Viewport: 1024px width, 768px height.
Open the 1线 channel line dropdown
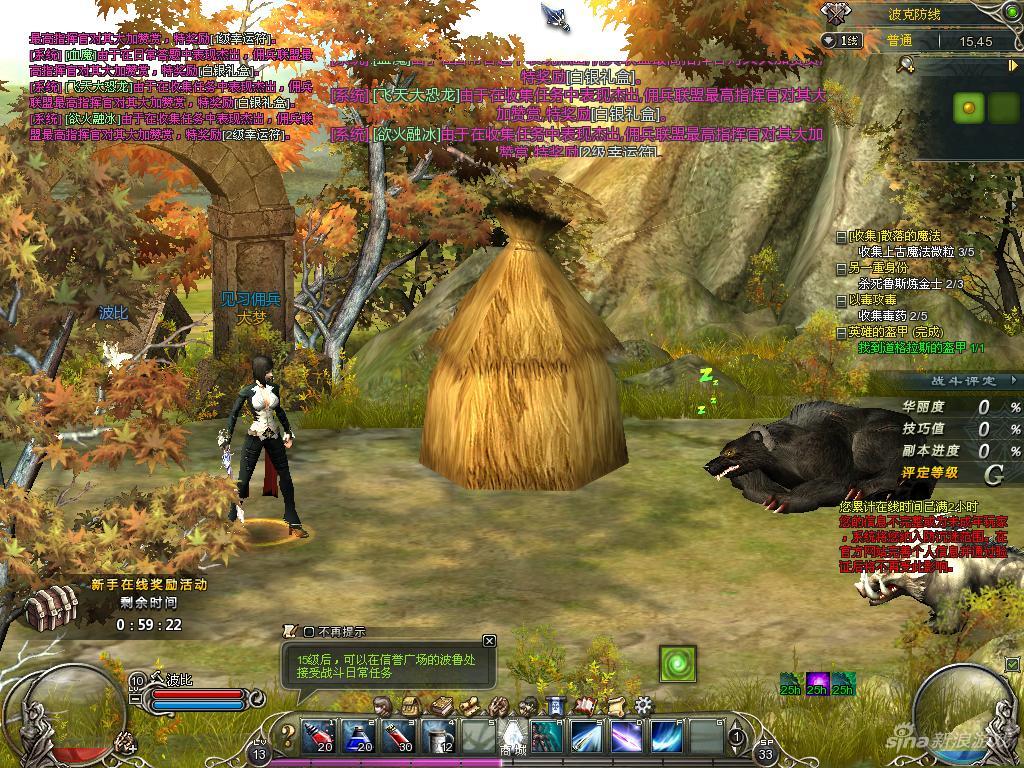click(841, 40)
